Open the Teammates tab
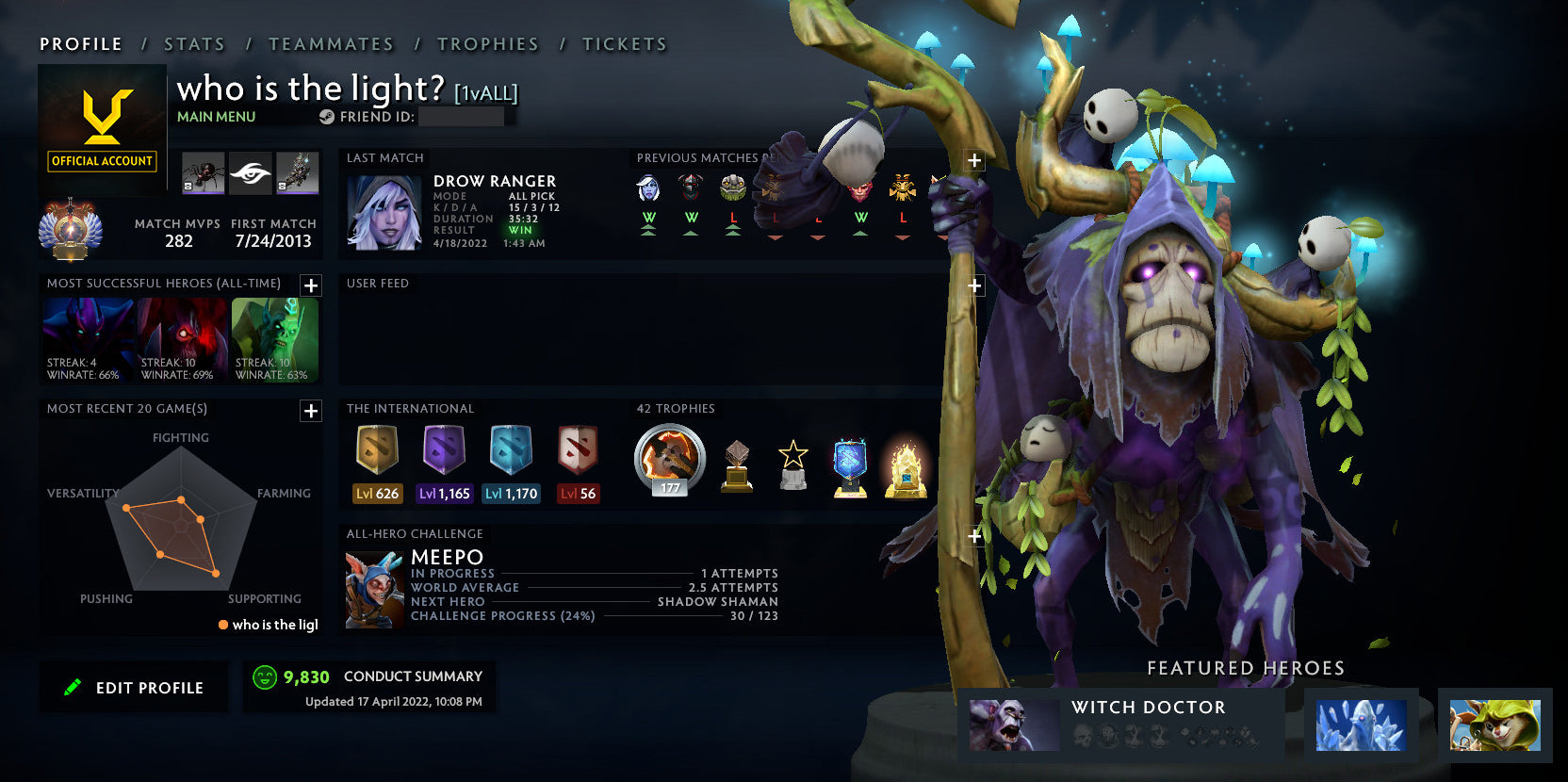 [x=331, y=44]
